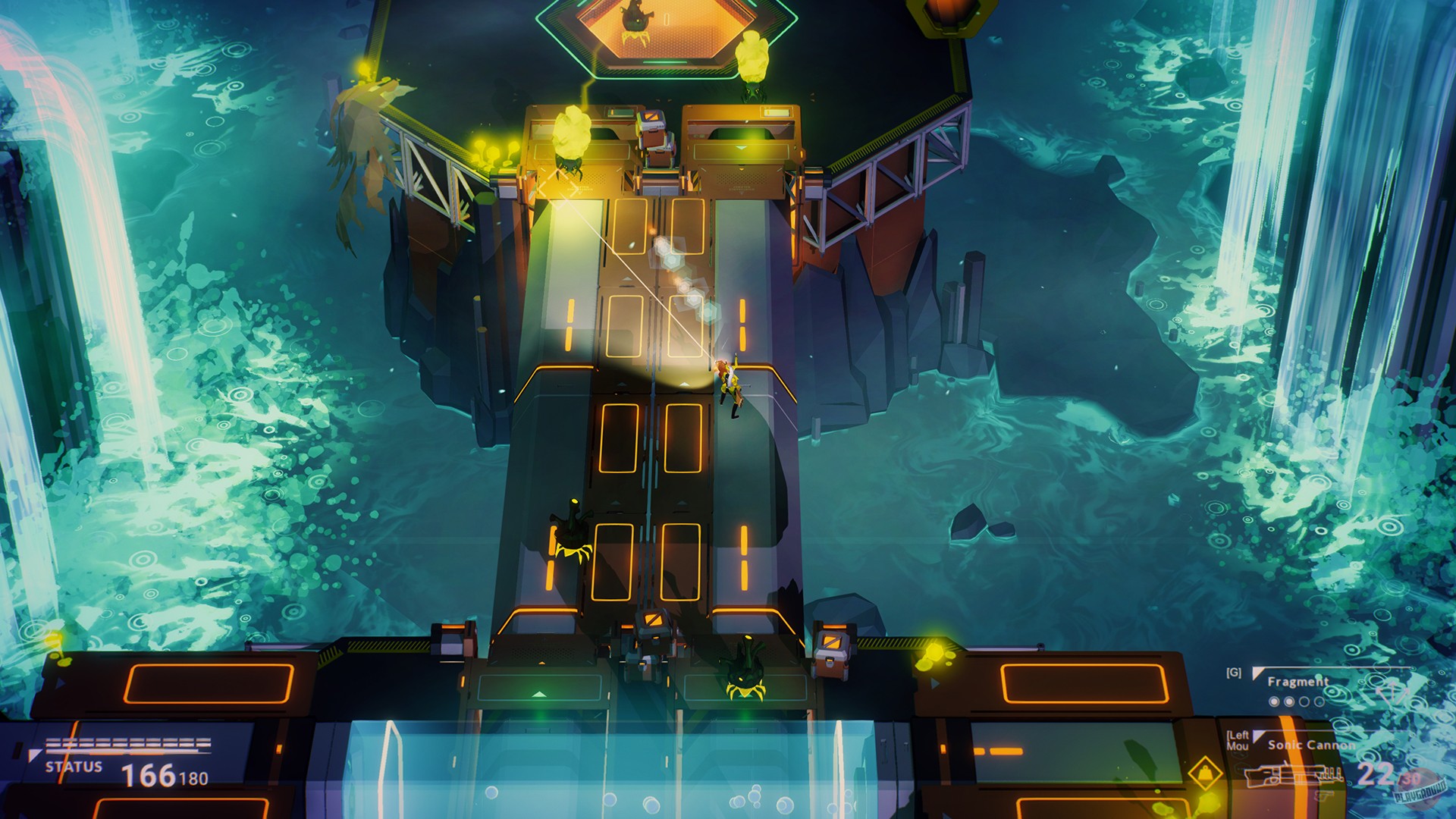The width and height of the screenshot is (1456, 819).
Task: Click the white arrow beside the STATUS label
Action: click(x=35, y=754)
